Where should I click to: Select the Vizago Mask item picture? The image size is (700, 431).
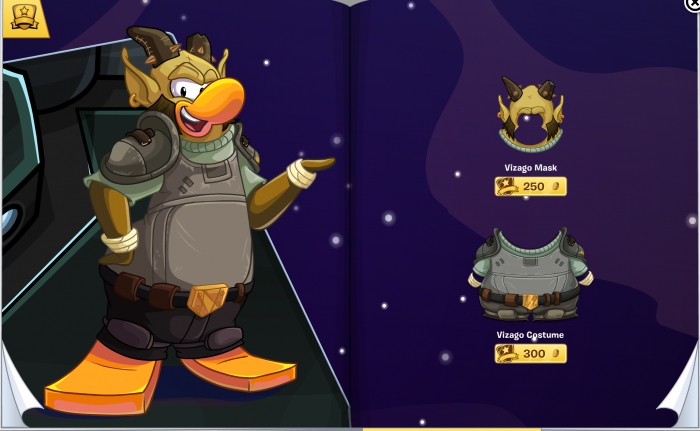coord(531,116)
